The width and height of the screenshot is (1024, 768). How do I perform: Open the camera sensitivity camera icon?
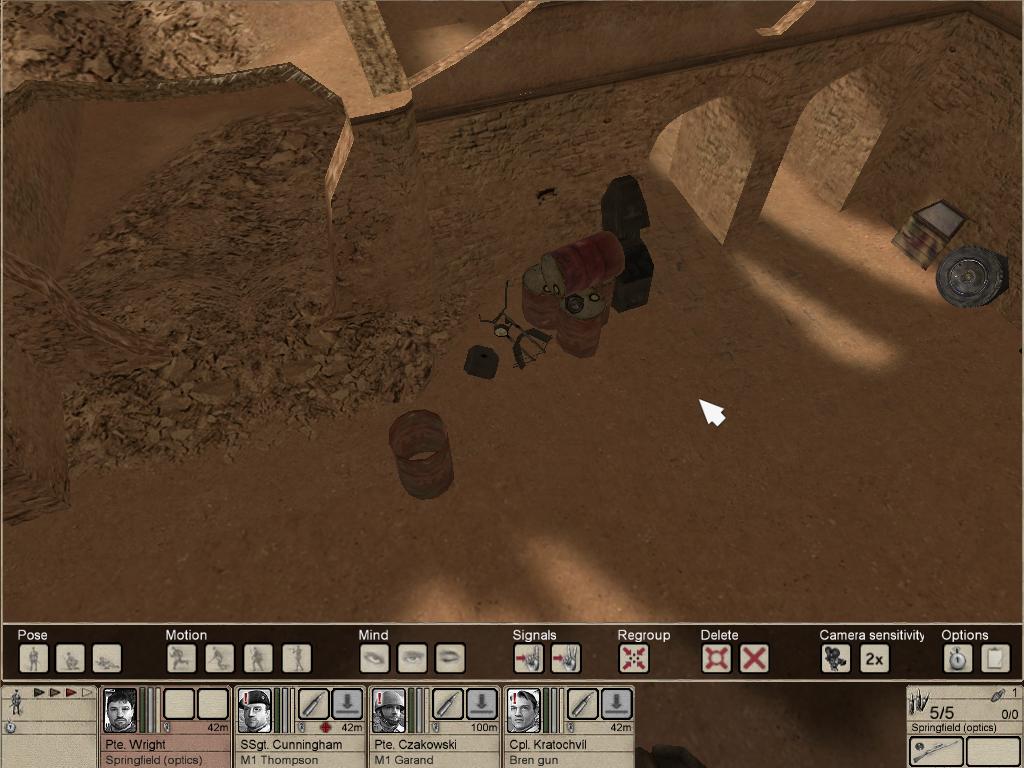tap(835, 658)
